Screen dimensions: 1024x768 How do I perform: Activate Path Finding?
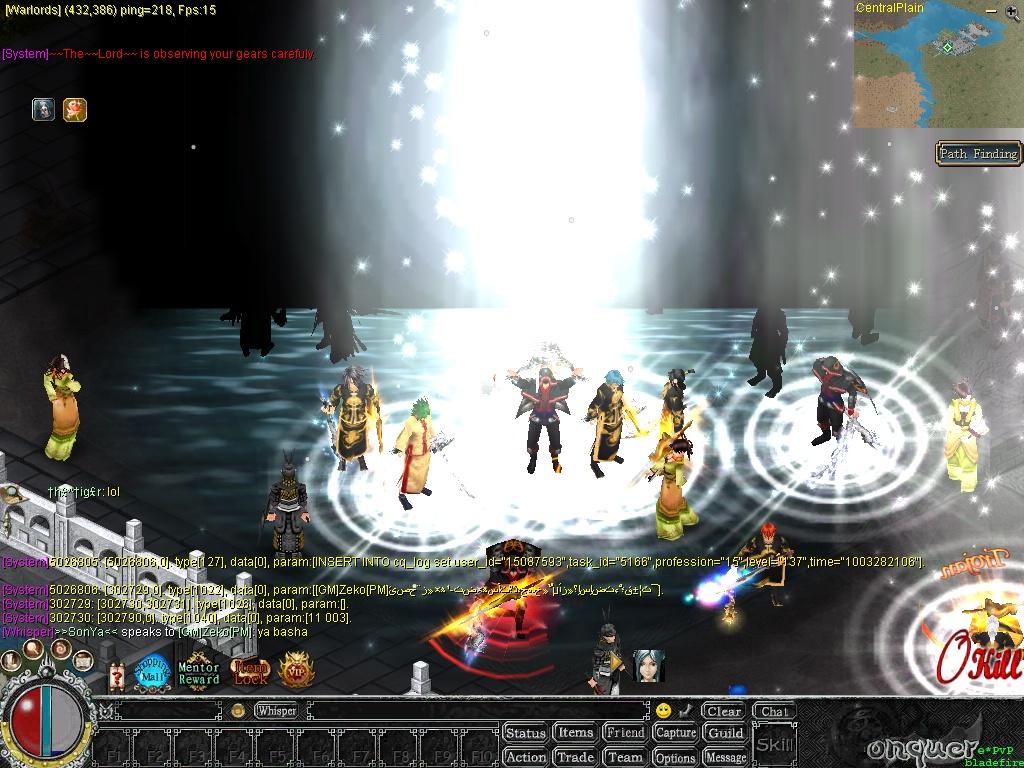[978, 153]
